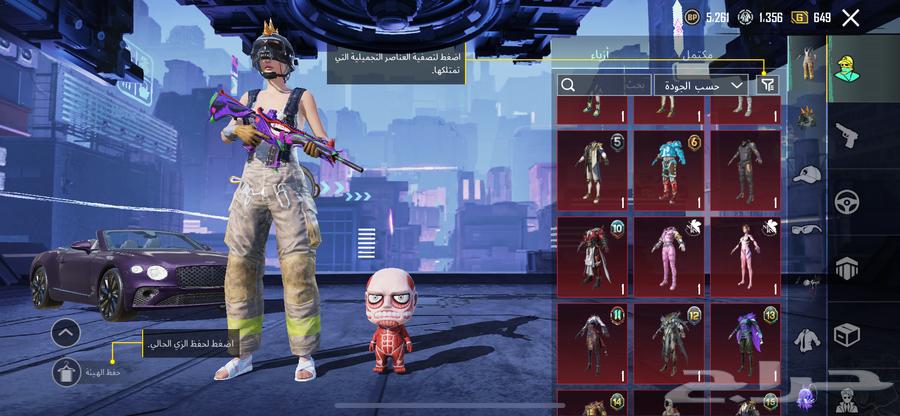Open the cosmetic filter funnel button
900x416 pixels.
(x=767, y=86)
